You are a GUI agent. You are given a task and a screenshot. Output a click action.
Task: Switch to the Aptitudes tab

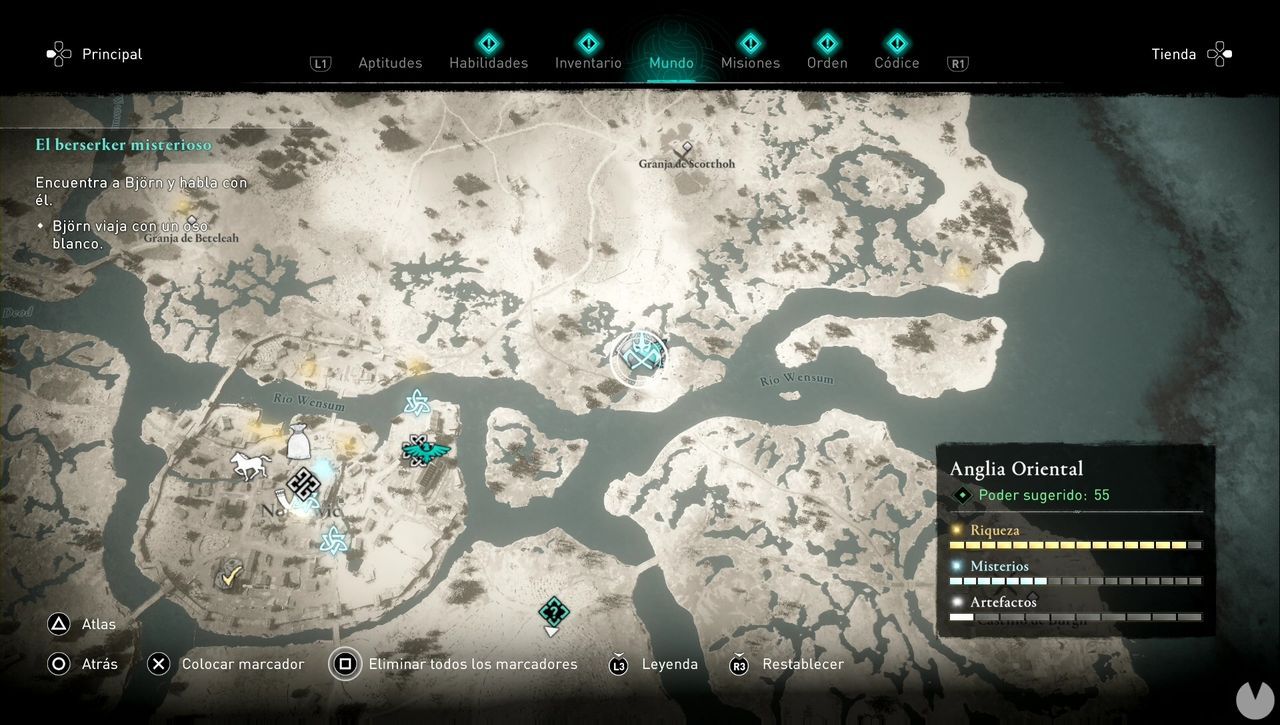390,63
